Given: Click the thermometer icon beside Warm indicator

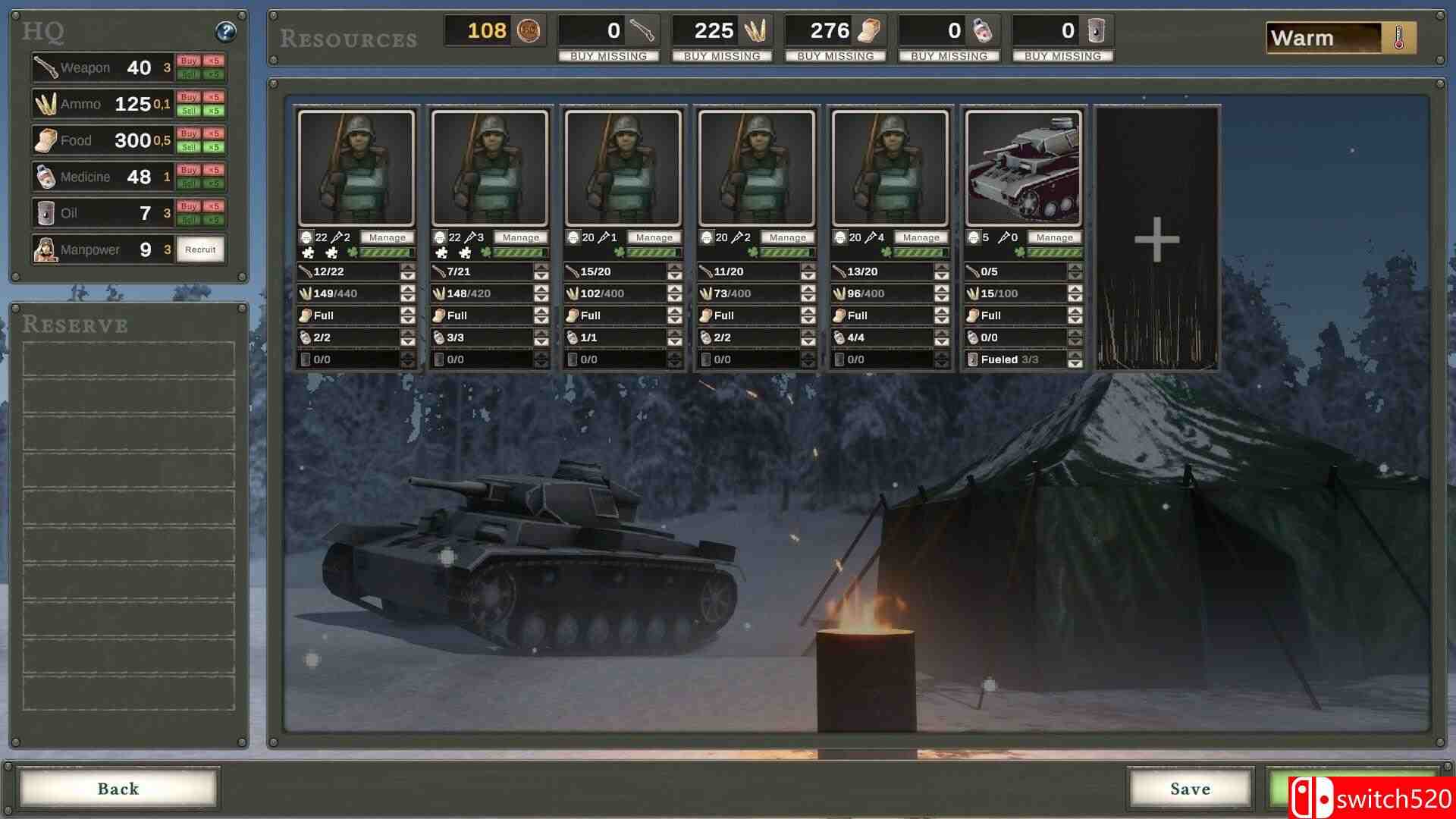Looking at the screenshot, I should [1398, 36].
